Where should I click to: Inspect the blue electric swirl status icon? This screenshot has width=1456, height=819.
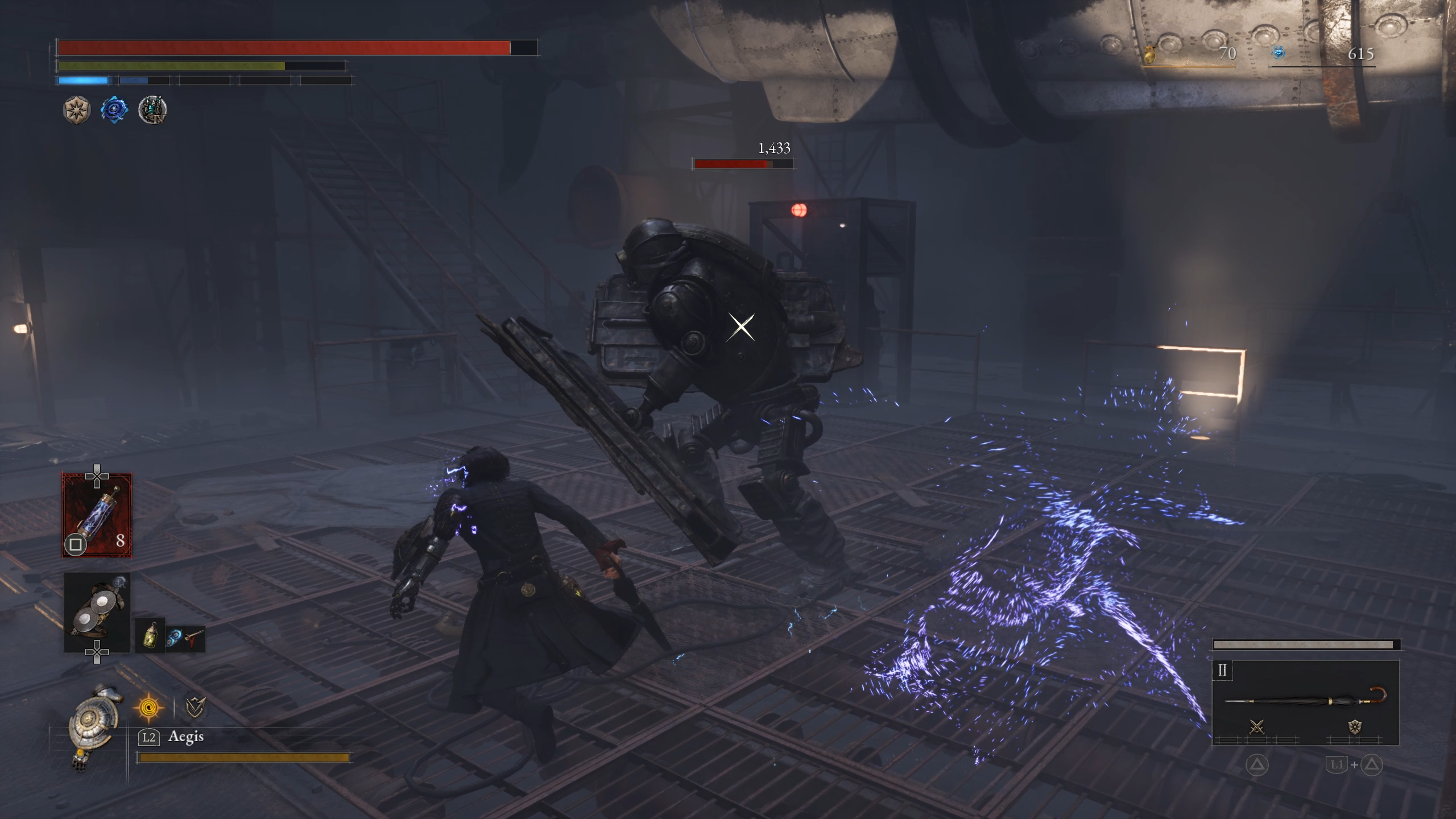[114, 110]
